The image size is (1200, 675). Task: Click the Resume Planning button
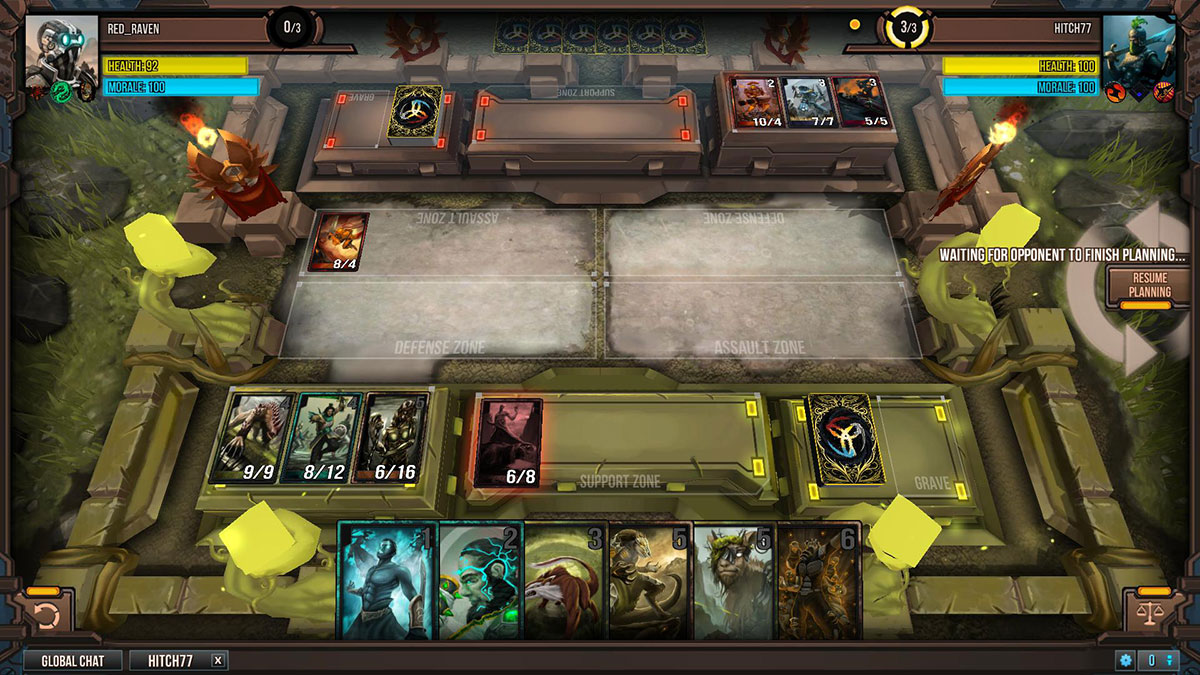coord(1149,285)
